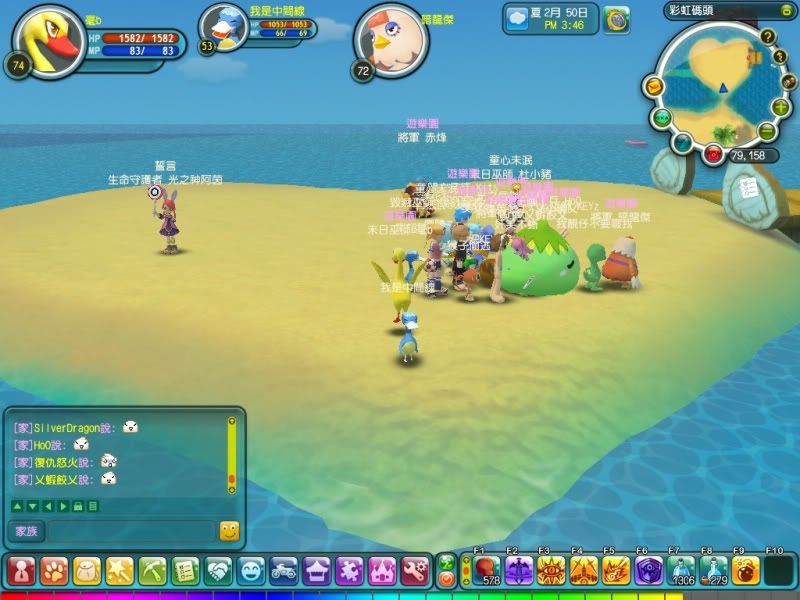Open the puzzle piece menu
Image resolution: width=800 pixels, height=600 pixels.
350,571
